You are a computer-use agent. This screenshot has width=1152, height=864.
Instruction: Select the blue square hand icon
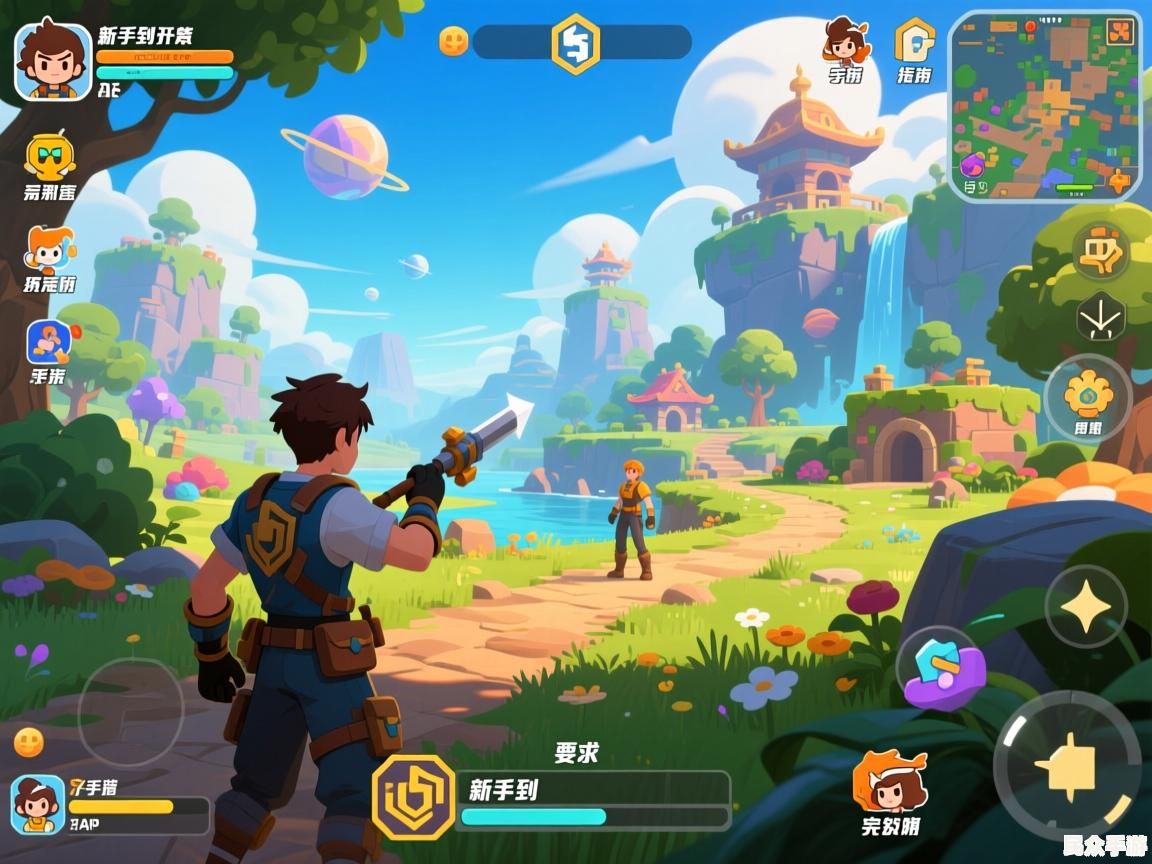tap(47, 343)
